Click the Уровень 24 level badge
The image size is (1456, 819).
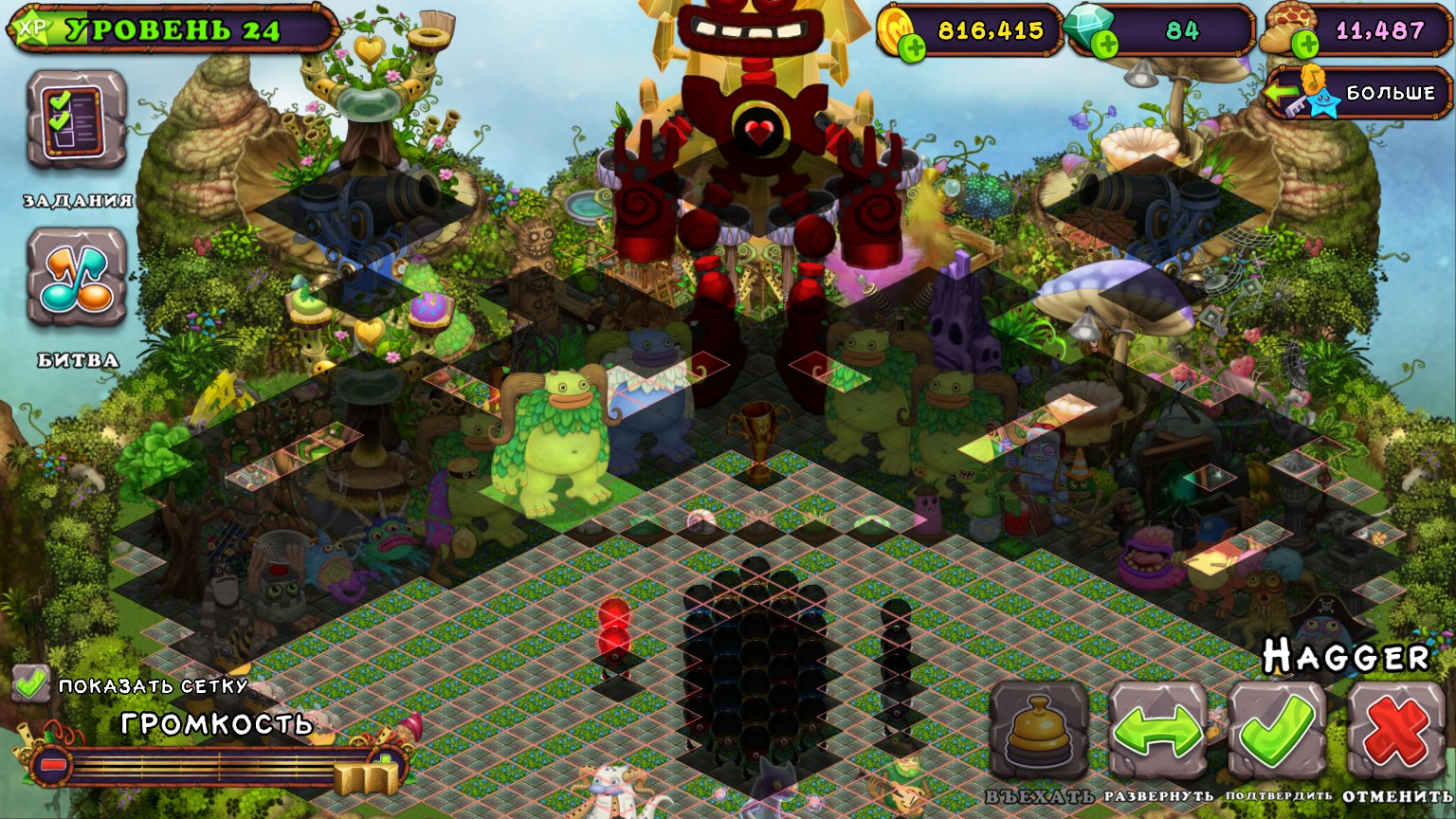click(x=171, y=28)
